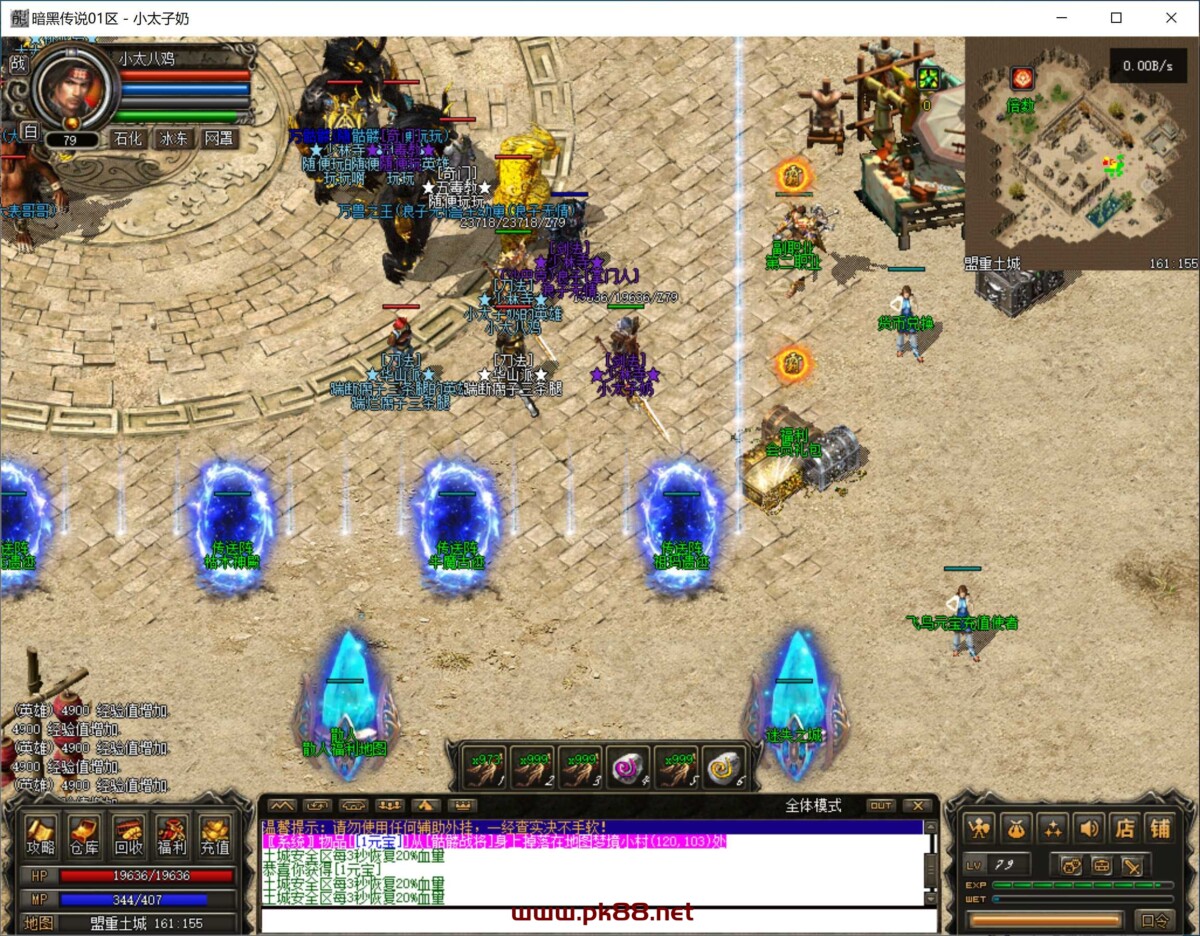Open the 充值 recharge menu

[215, 836]
